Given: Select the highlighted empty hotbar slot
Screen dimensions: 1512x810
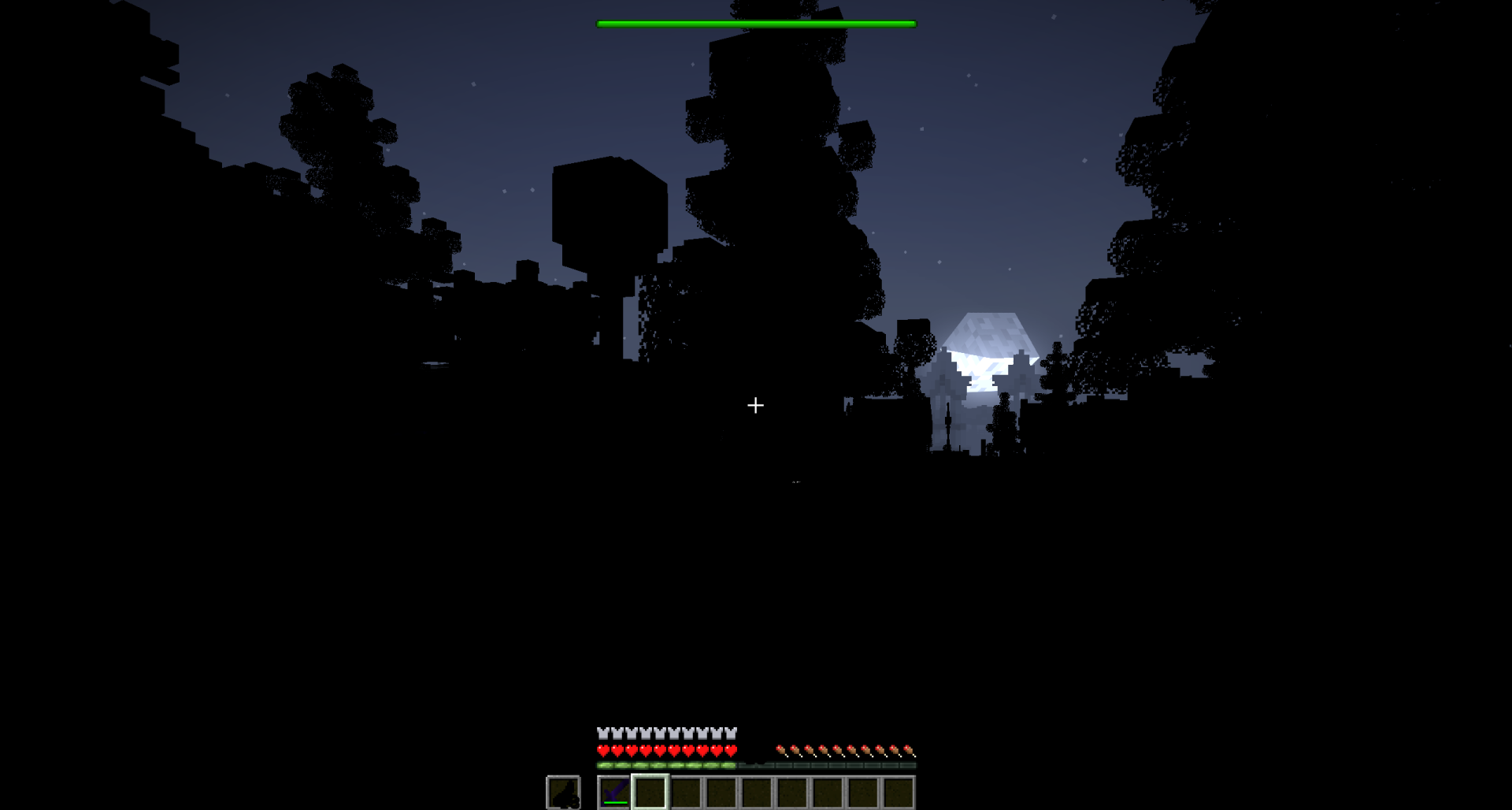Looking at the screenshot, I should (650, 792).
